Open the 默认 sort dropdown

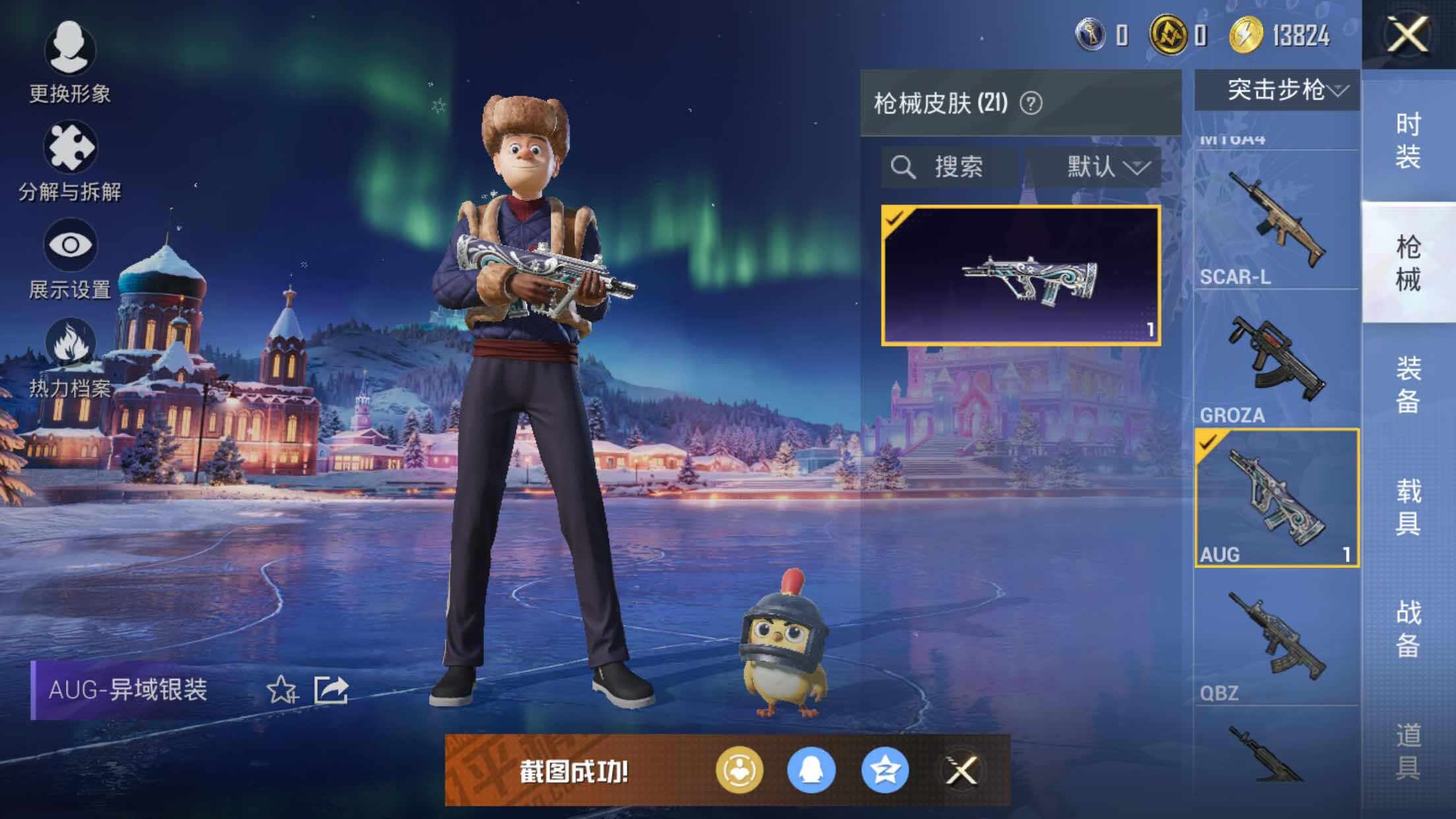coord(1108,167)
